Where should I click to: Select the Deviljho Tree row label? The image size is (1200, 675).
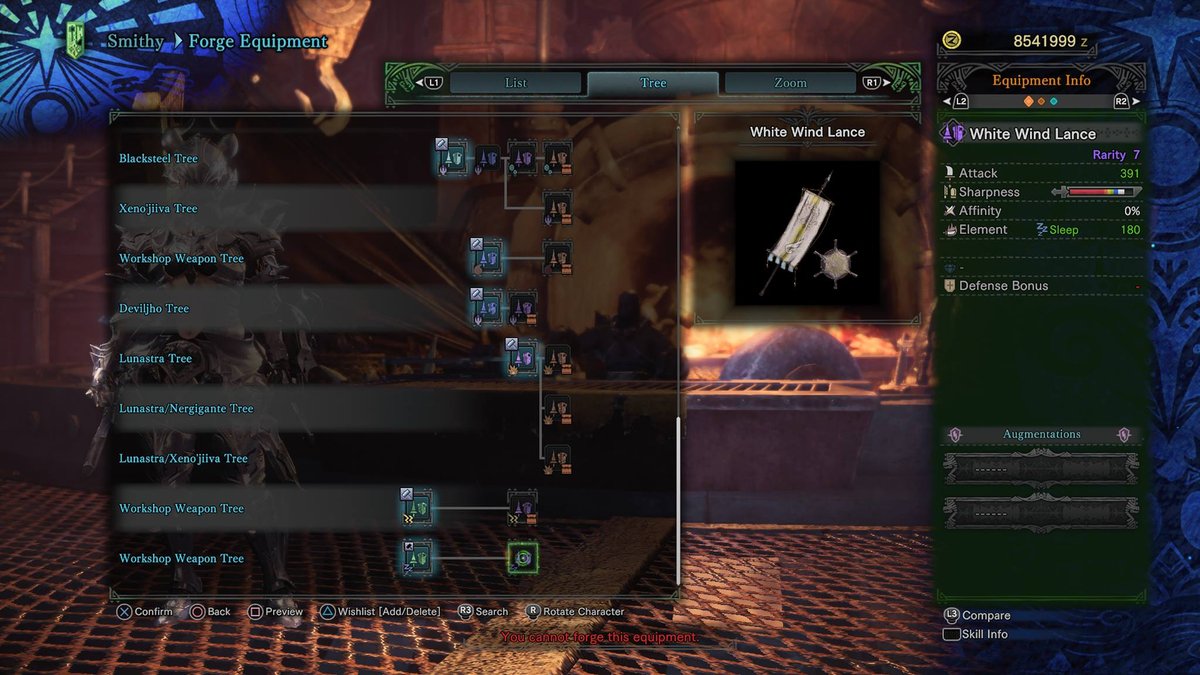154,309
